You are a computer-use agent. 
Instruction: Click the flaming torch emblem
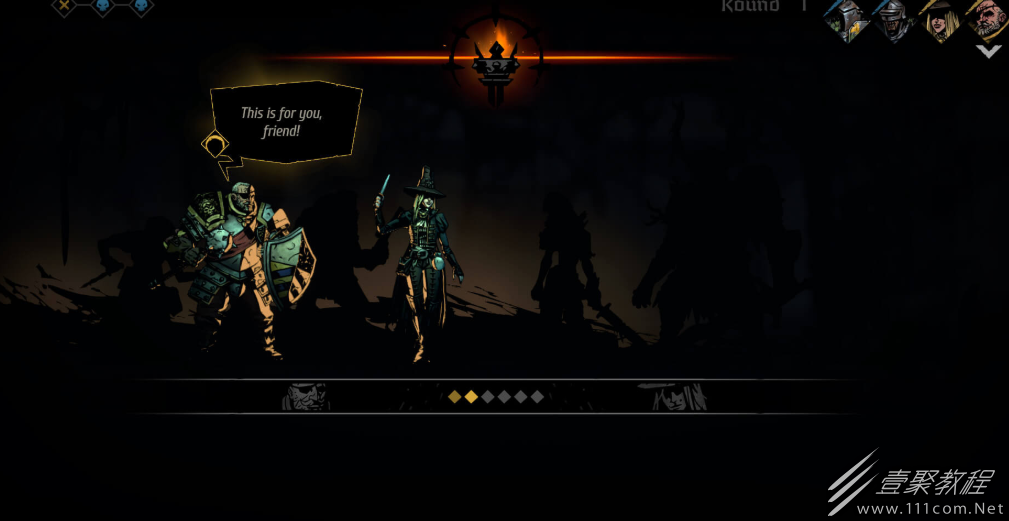point(497,56)
